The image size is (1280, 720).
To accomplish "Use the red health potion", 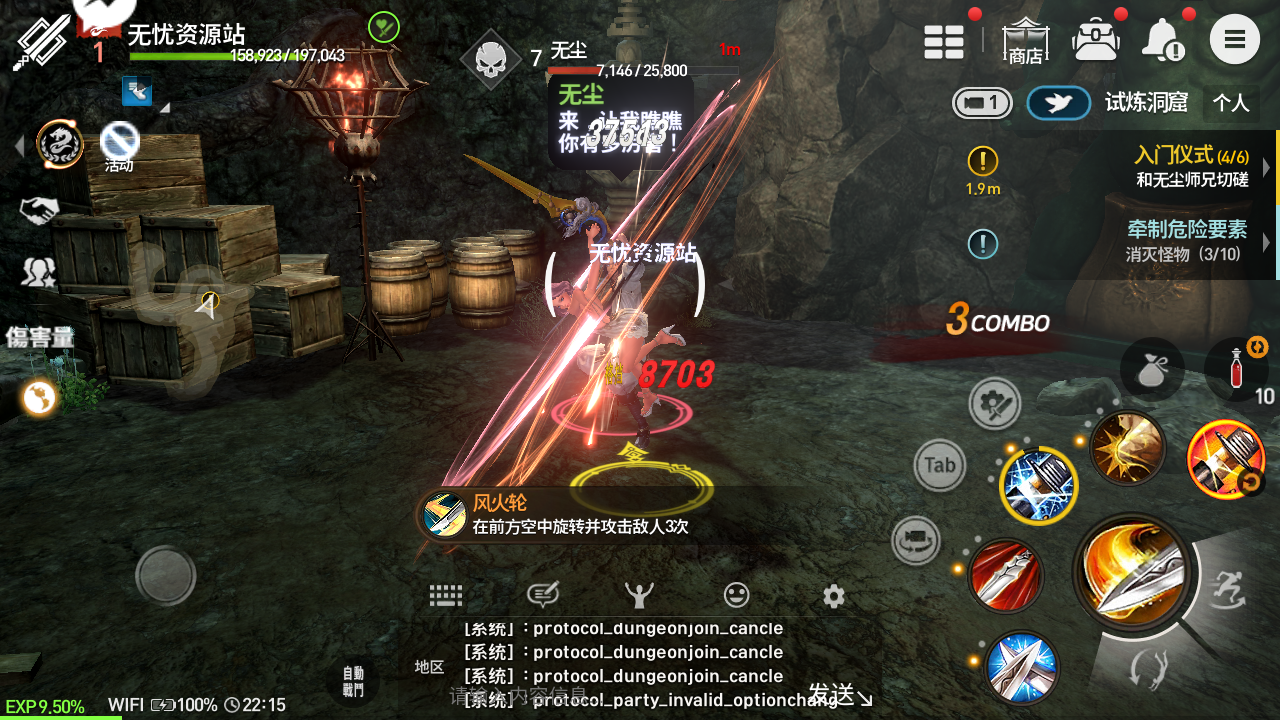I will click(1237, 368).
